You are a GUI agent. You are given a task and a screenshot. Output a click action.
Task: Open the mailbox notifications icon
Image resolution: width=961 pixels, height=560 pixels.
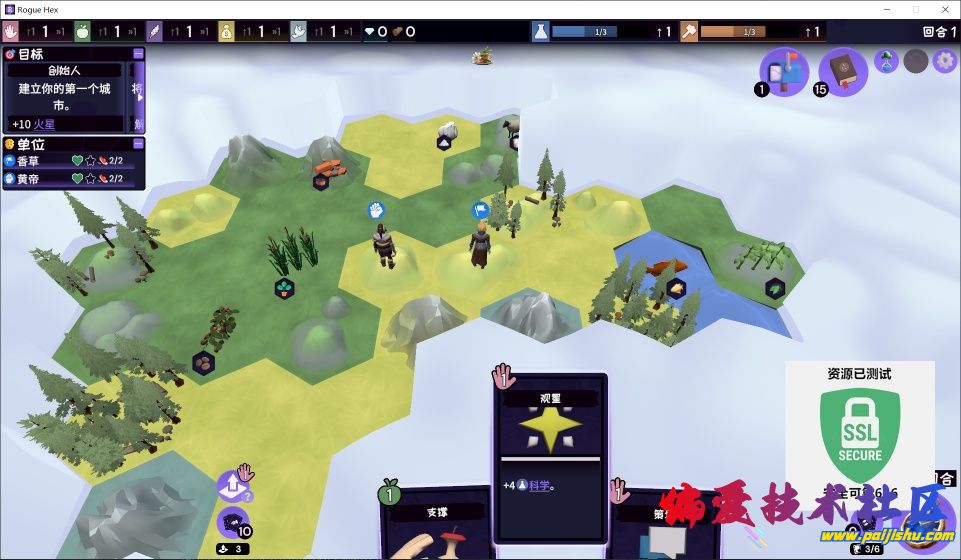click(x=784, y=71)
